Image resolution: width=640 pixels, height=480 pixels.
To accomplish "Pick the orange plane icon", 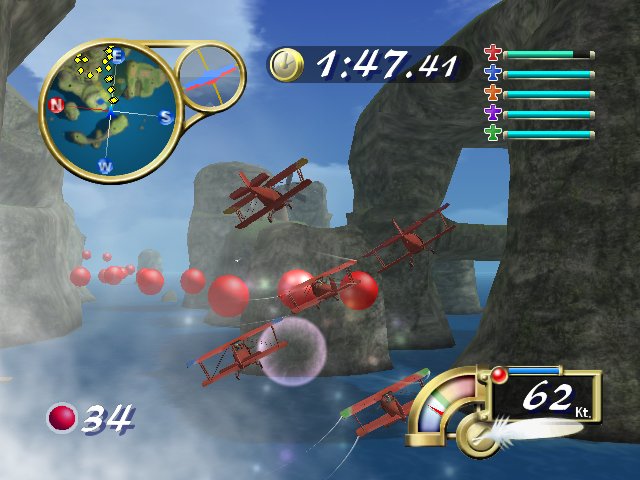I will tap(492, 93).
